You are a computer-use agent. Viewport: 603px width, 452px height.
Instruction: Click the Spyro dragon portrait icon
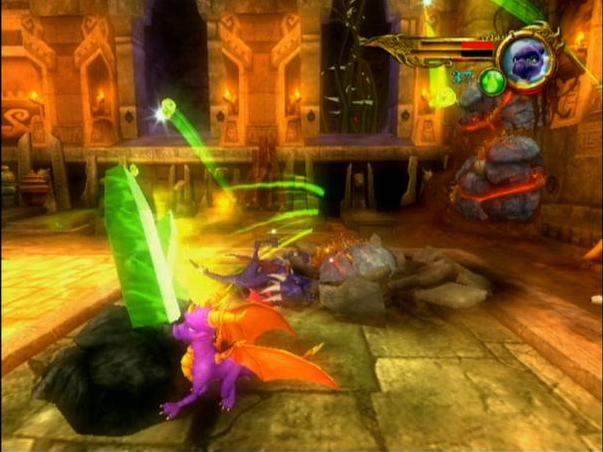[x=525, y=57]
